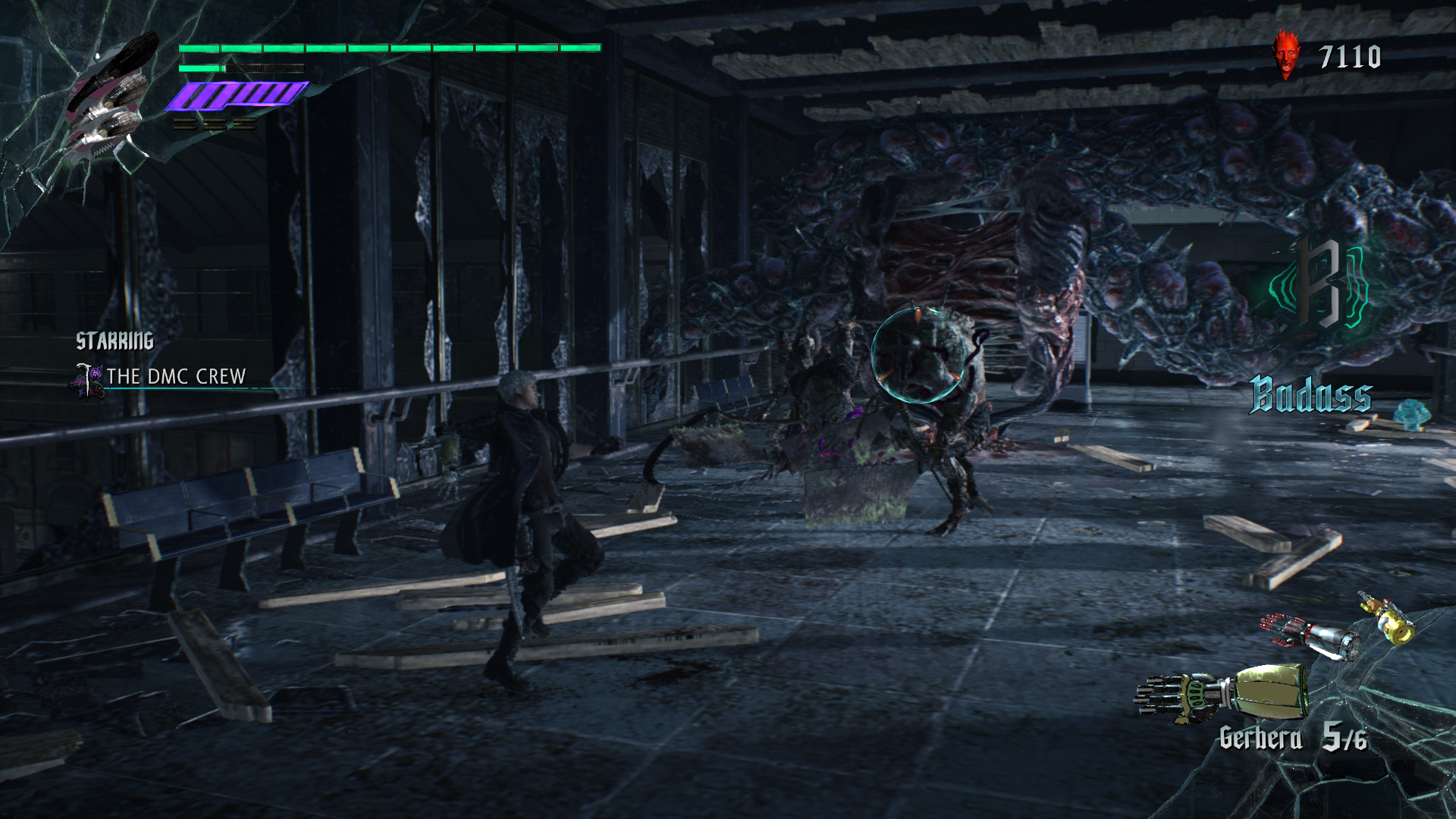Pick the small yellow Devil Breaker icon
This screenshot has height=819, width=1456.
1388,619
